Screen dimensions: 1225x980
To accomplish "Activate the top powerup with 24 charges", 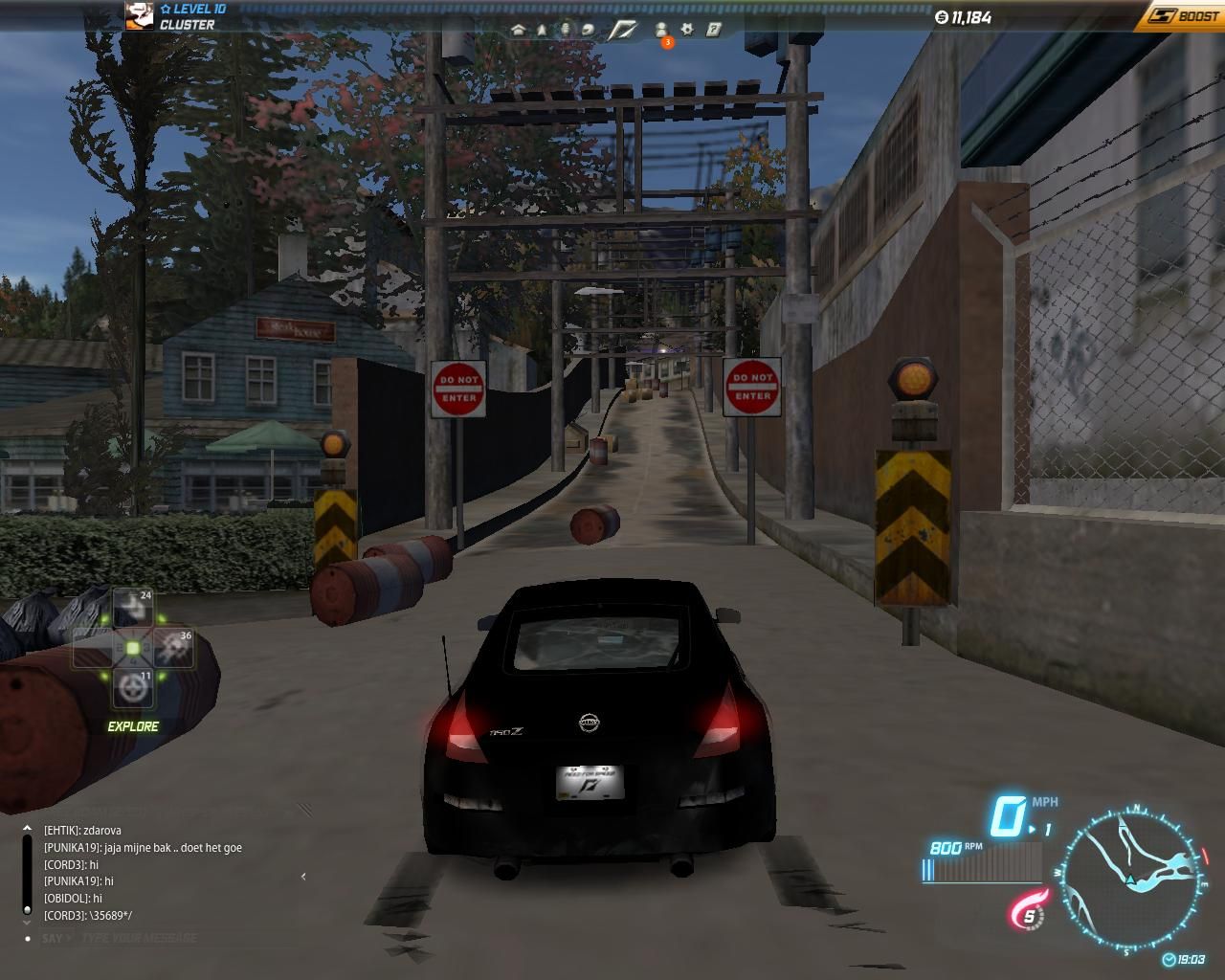I will [x=133, y=609].
